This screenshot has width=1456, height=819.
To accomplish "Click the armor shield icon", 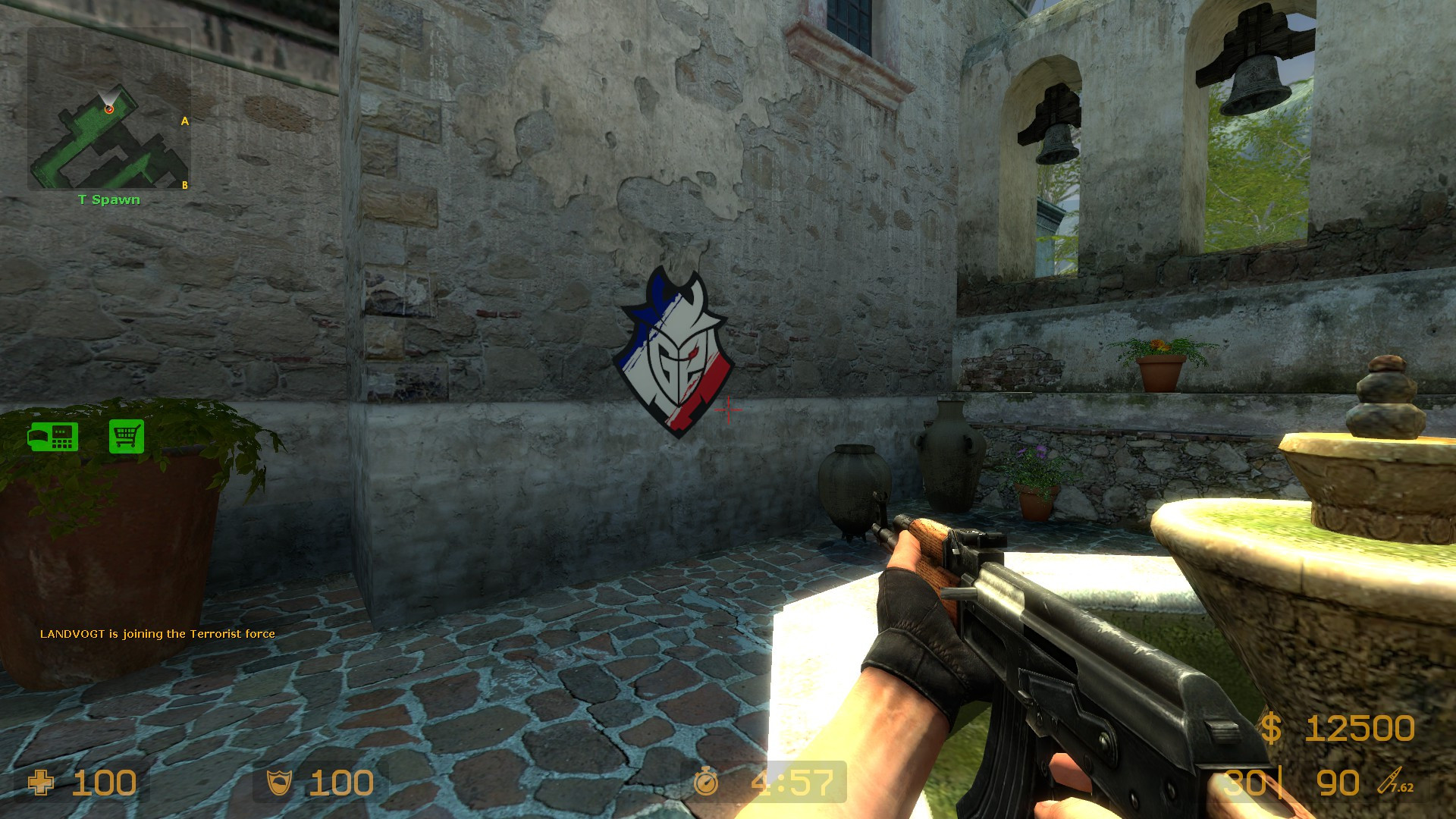I will pos(280,783).
